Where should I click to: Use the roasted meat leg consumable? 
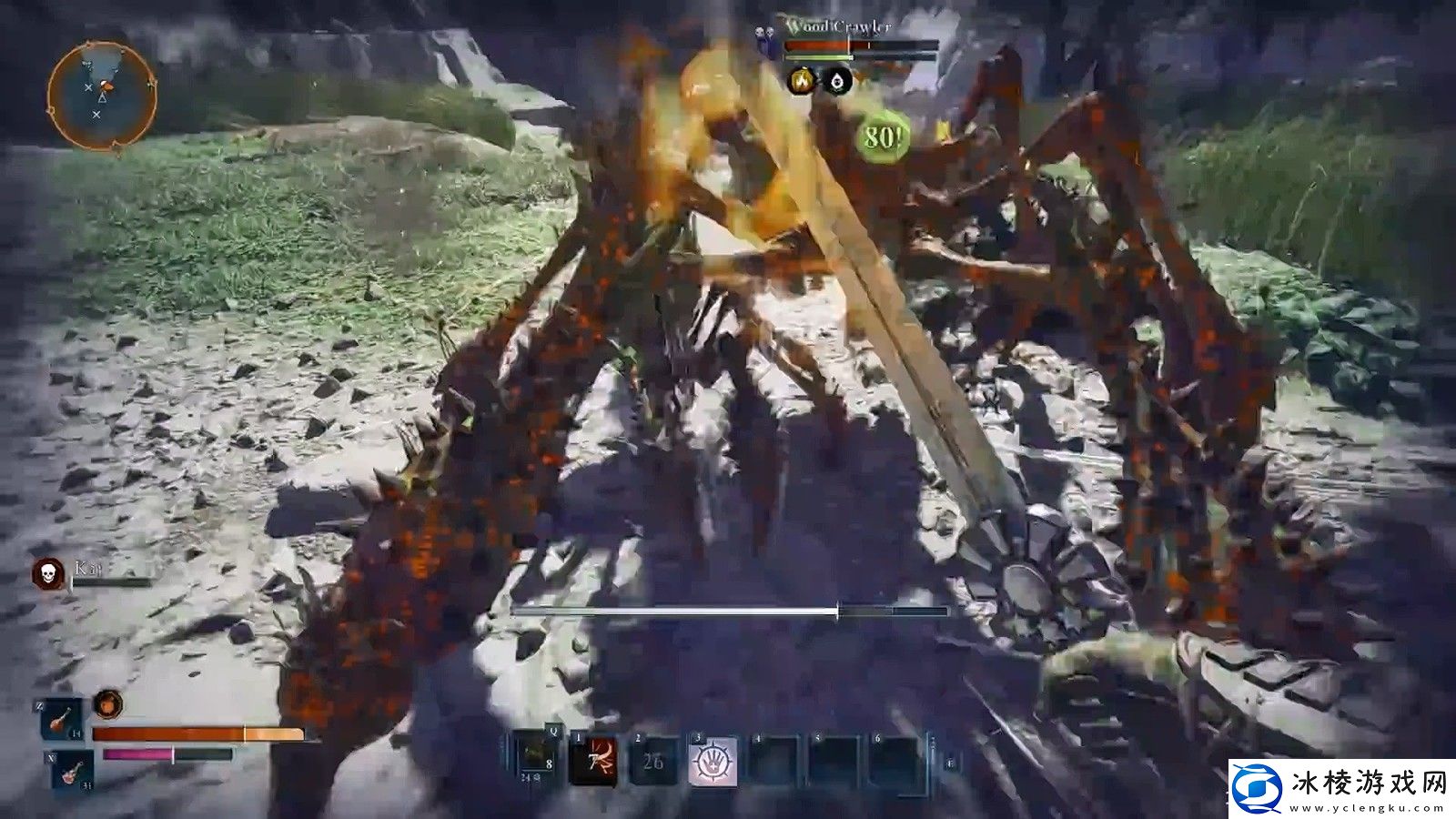(x=61, y=720)
